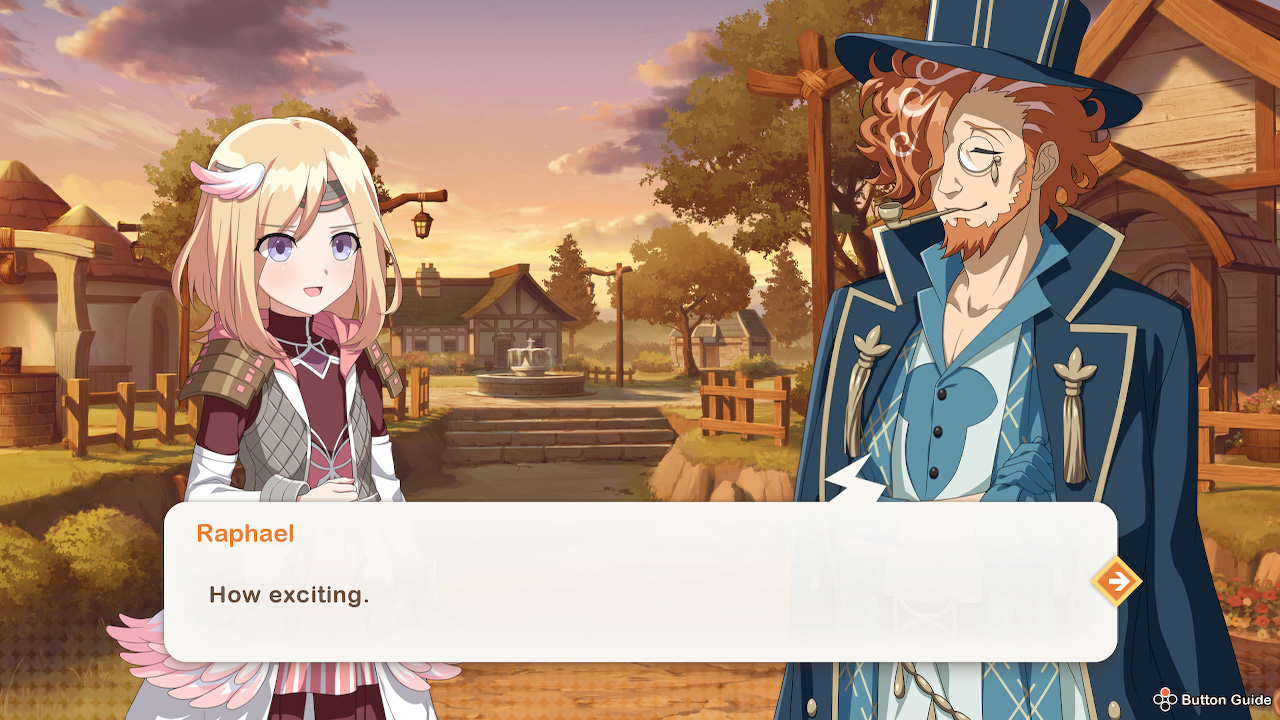Click the red dot on the controller icon
This screenshot has height=720, width=1280.
(x=1165, y=692)
